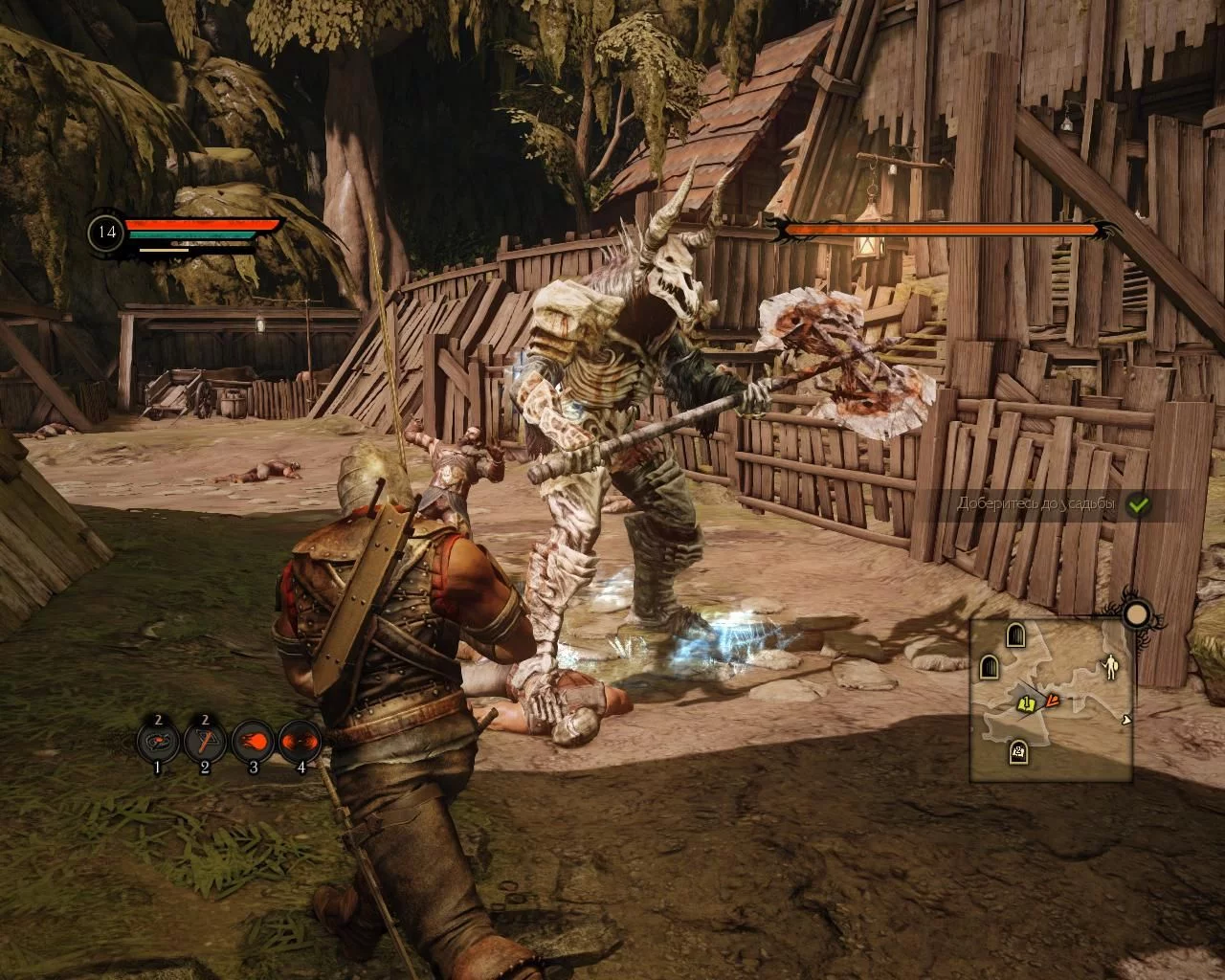Select the quick slot with the orange stick

pos(205,741)
